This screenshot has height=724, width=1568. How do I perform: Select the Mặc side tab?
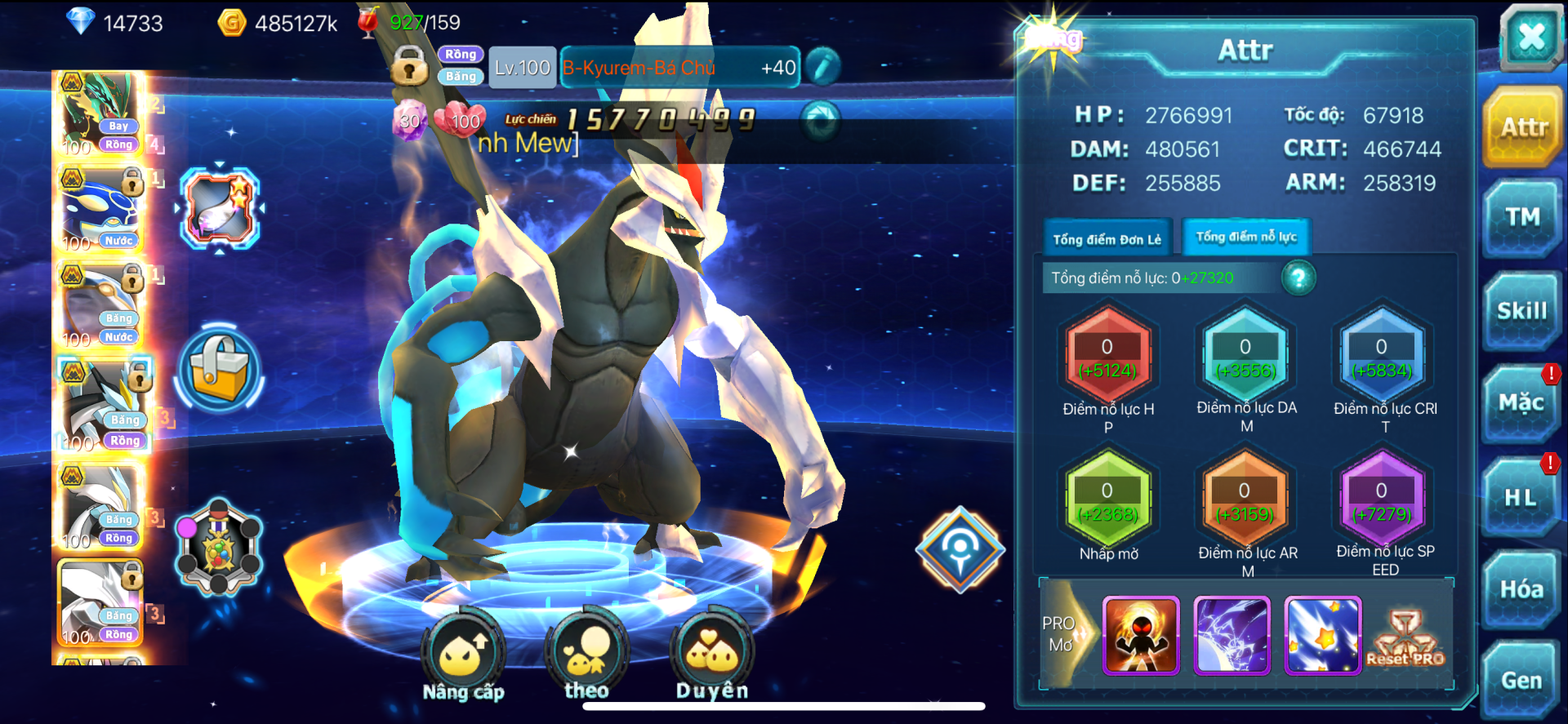pos(1521,403)
